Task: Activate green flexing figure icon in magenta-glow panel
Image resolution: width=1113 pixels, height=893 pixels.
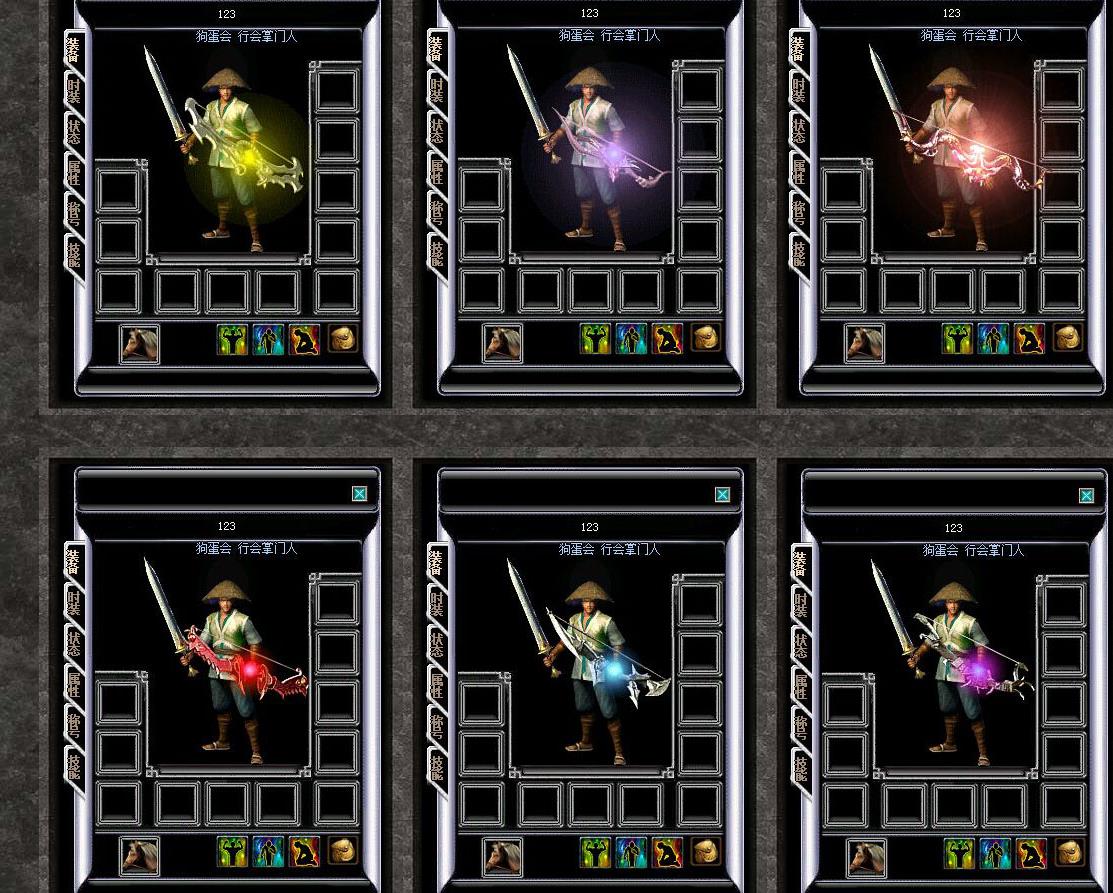Action: coord(959,853)
